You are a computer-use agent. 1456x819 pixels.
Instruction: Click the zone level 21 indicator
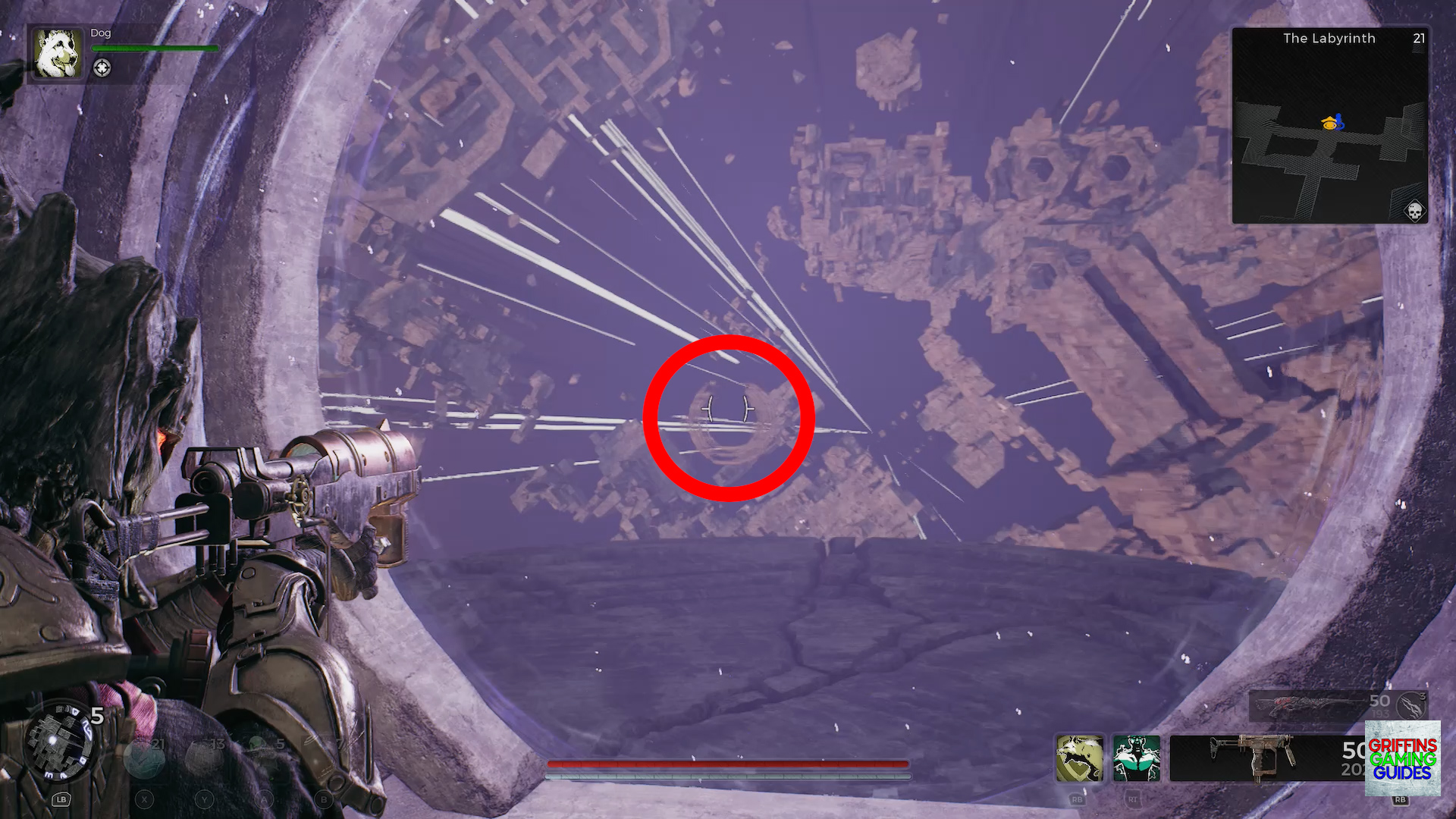pos(1419,39)
